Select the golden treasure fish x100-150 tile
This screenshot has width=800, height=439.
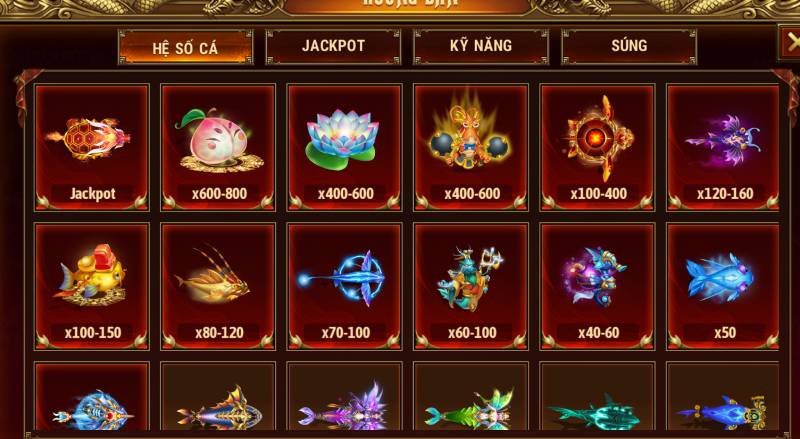click(x=92, y=286)
